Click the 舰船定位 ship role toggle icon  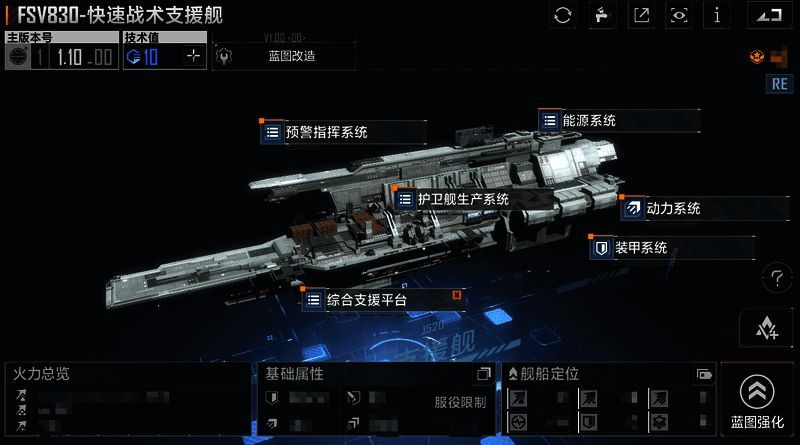coord(705,374)
